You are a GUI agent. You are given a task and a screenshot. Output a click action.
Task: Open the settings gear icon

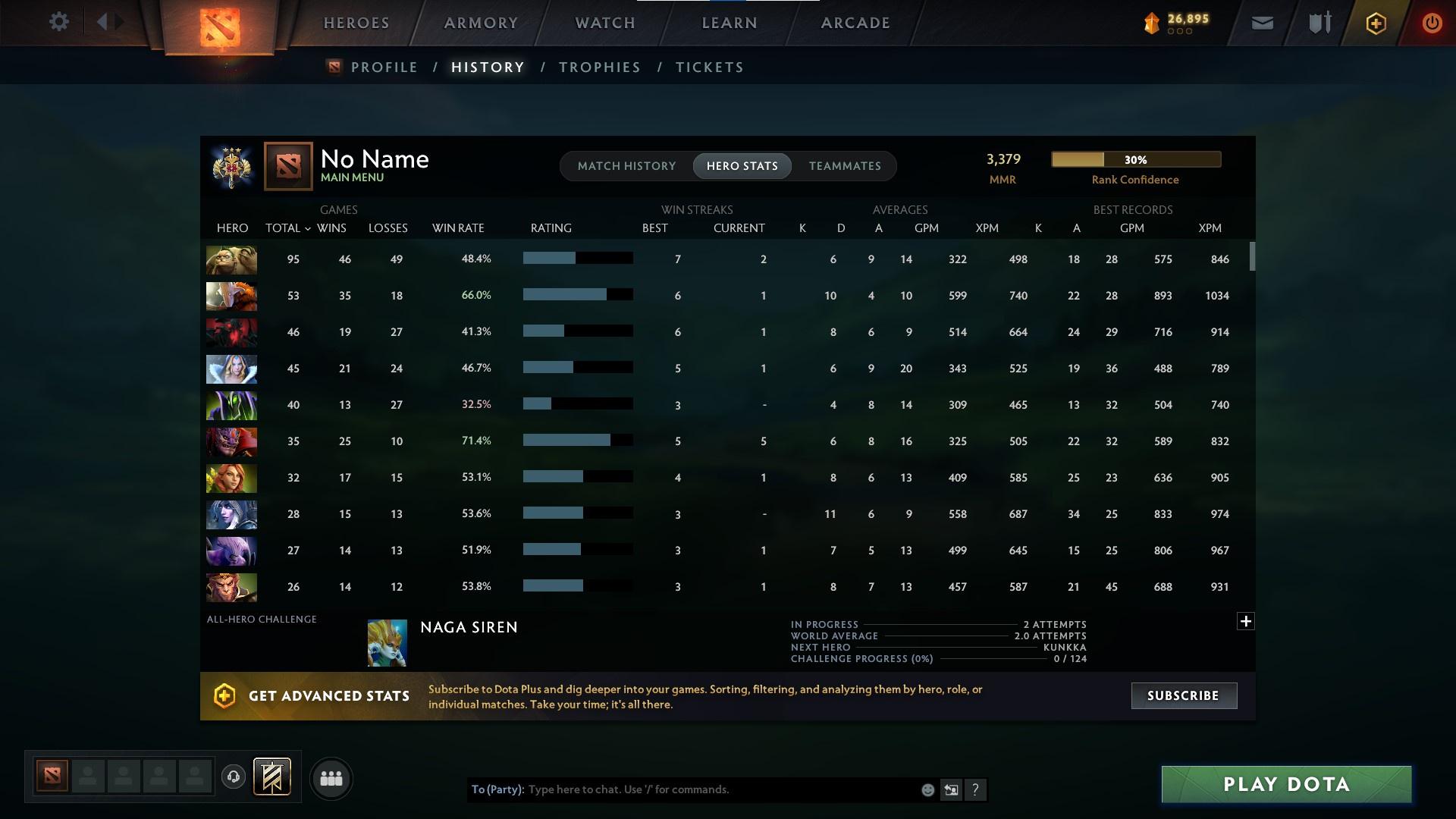(x=59, y=22)
